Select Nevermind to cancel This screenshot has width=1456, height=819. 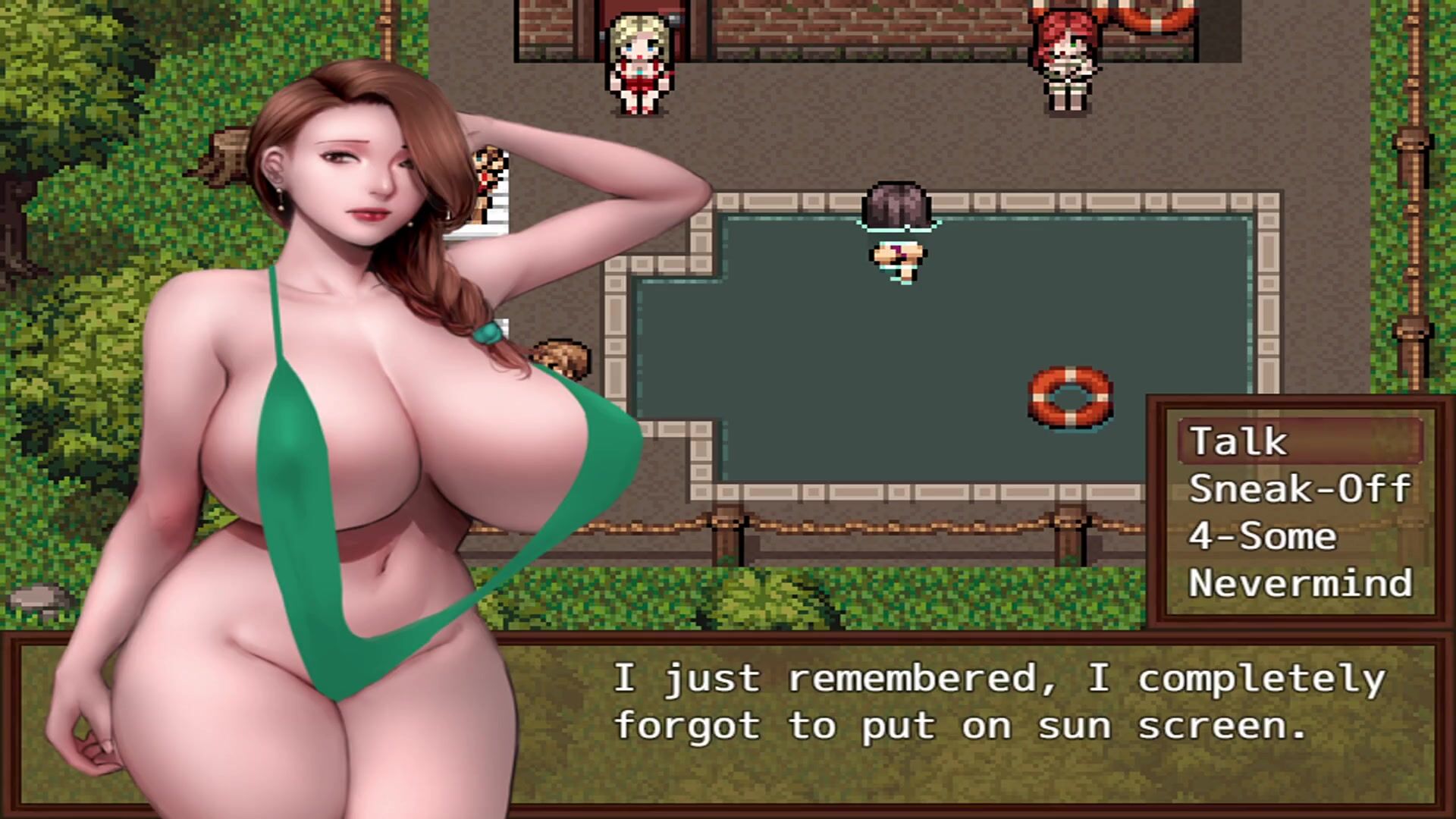point(1299,583)
